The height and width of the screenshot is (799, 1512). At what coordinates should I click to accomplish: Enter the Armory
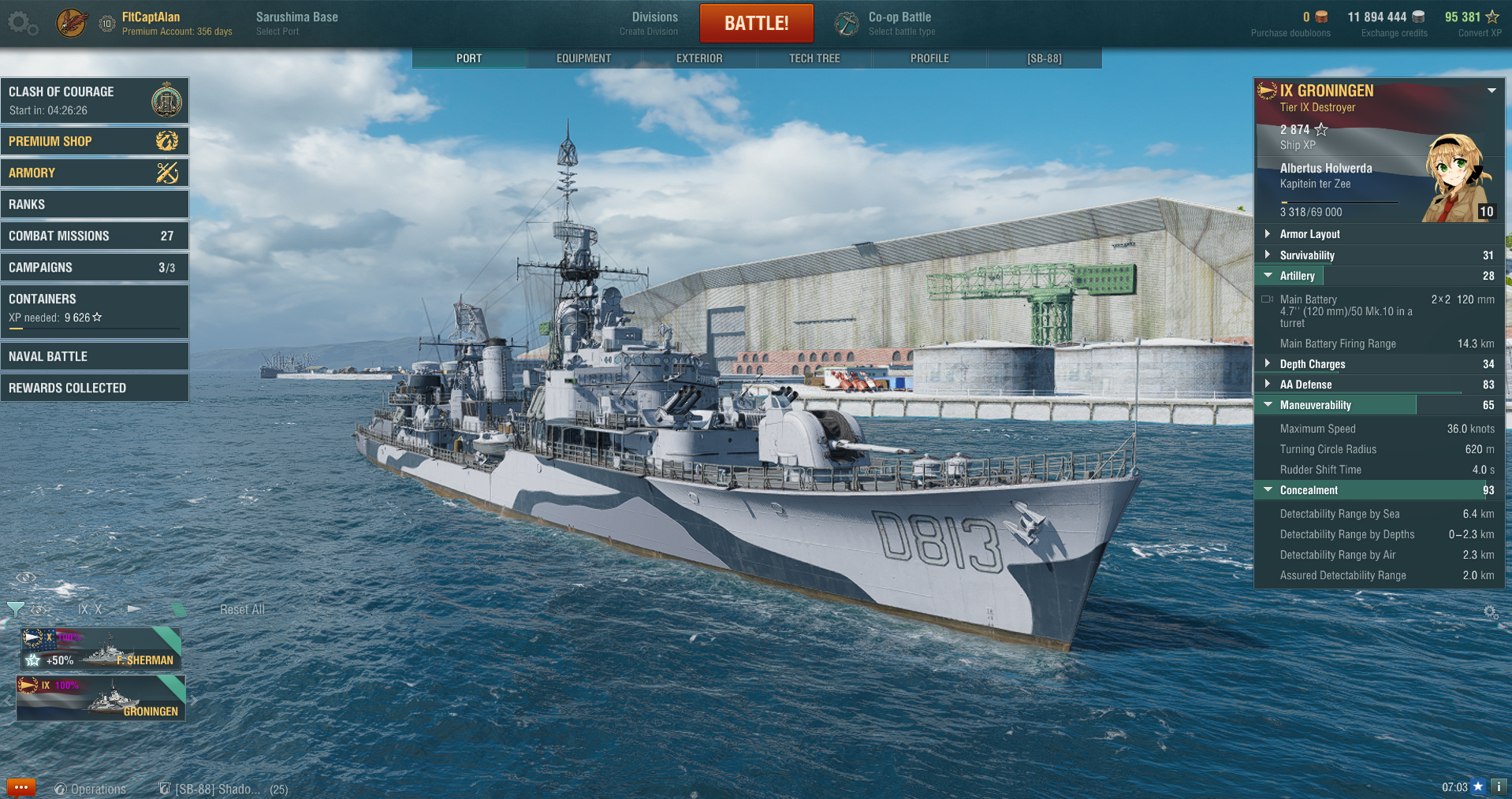tap(95, 173)
